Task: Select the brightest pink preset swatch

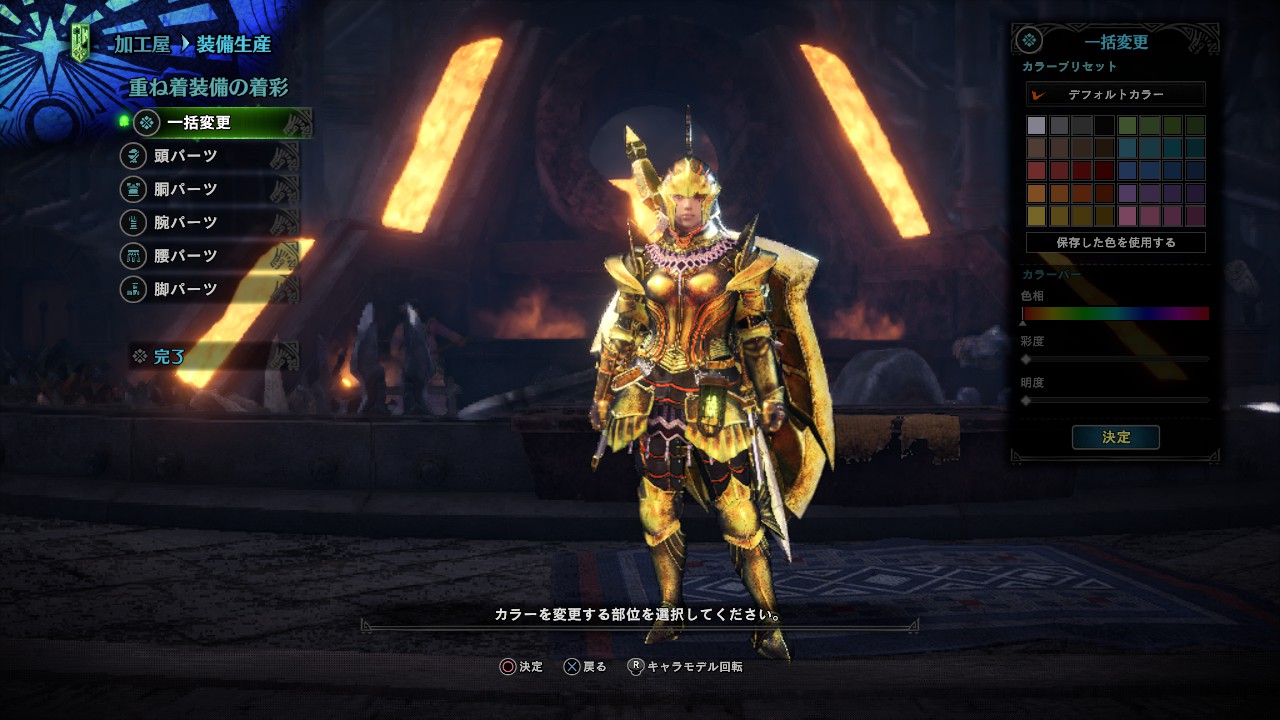Action: coord(1127,216)
